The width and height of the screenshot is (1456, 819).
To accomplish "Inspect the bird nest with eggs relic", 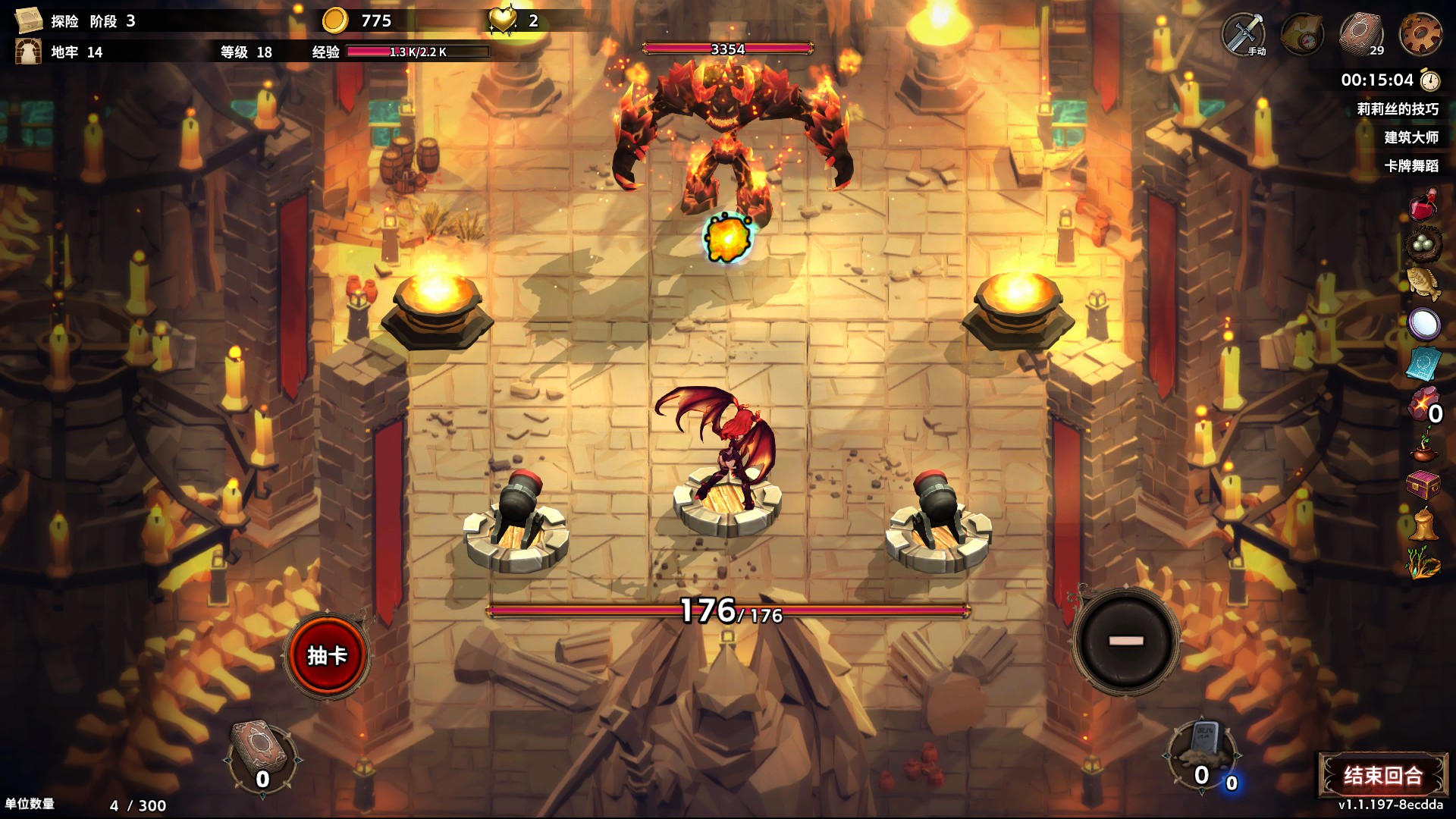I will coord(1423,243).
